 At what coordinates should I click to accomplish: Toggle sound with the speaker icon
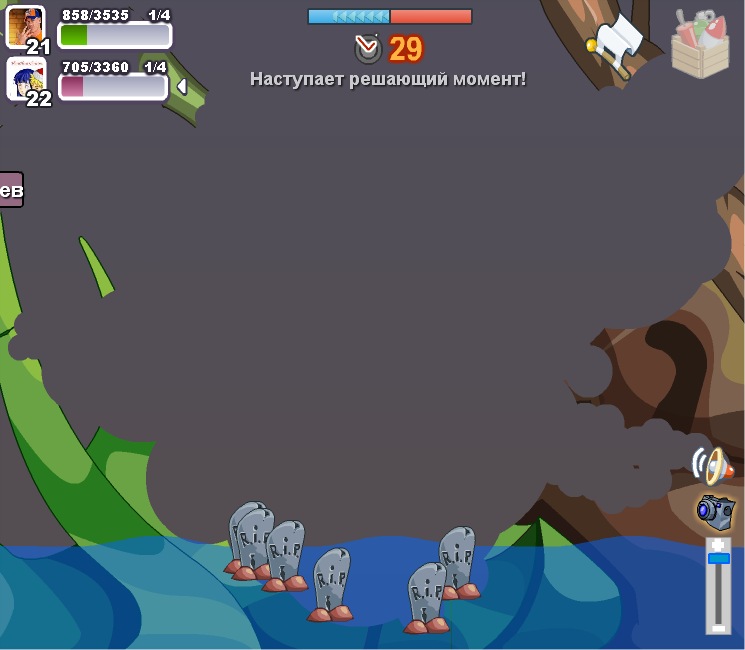[x=711, y=465]
